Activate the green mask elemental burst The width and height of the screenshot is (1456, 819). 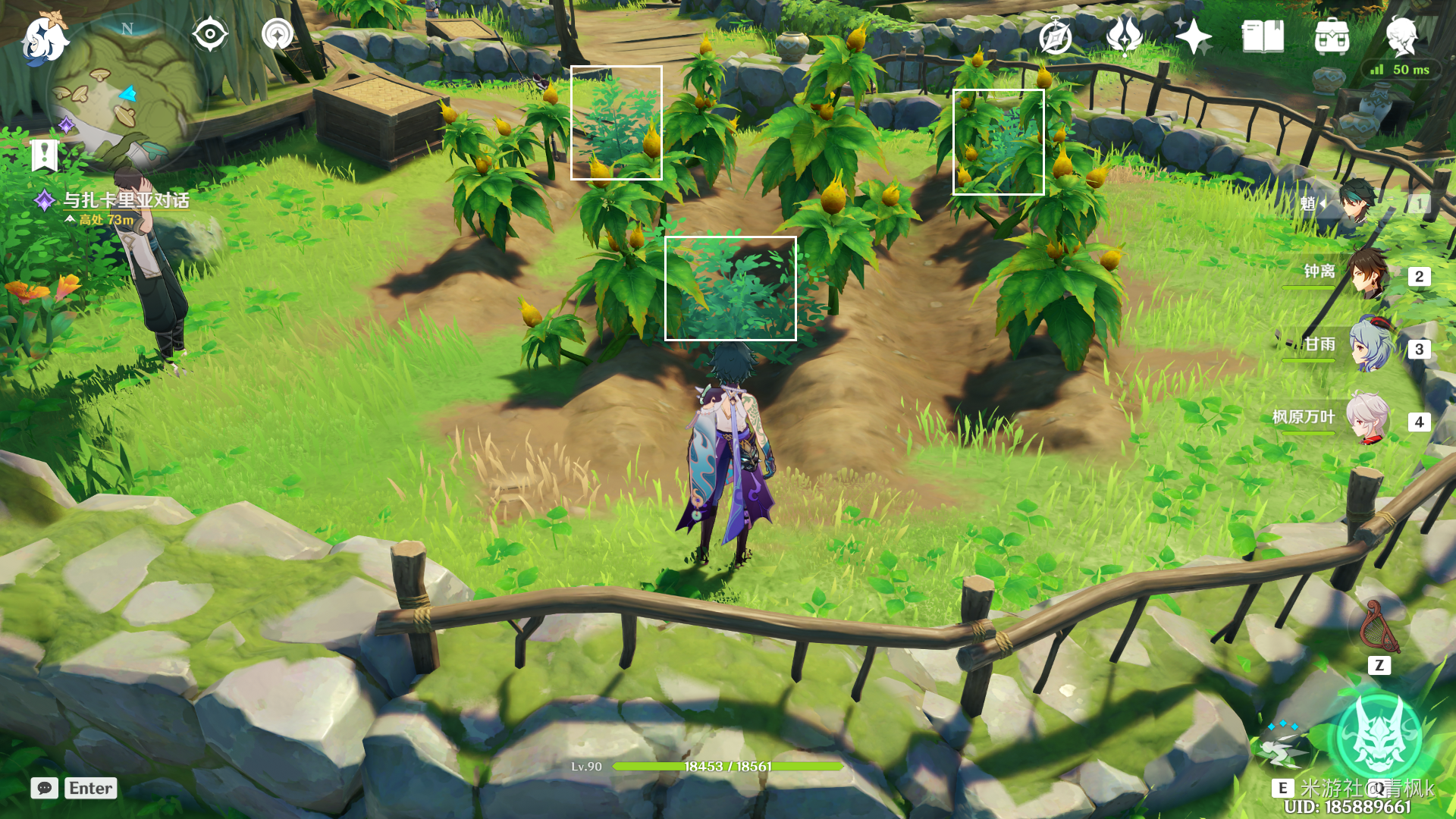pos(1378,736)
